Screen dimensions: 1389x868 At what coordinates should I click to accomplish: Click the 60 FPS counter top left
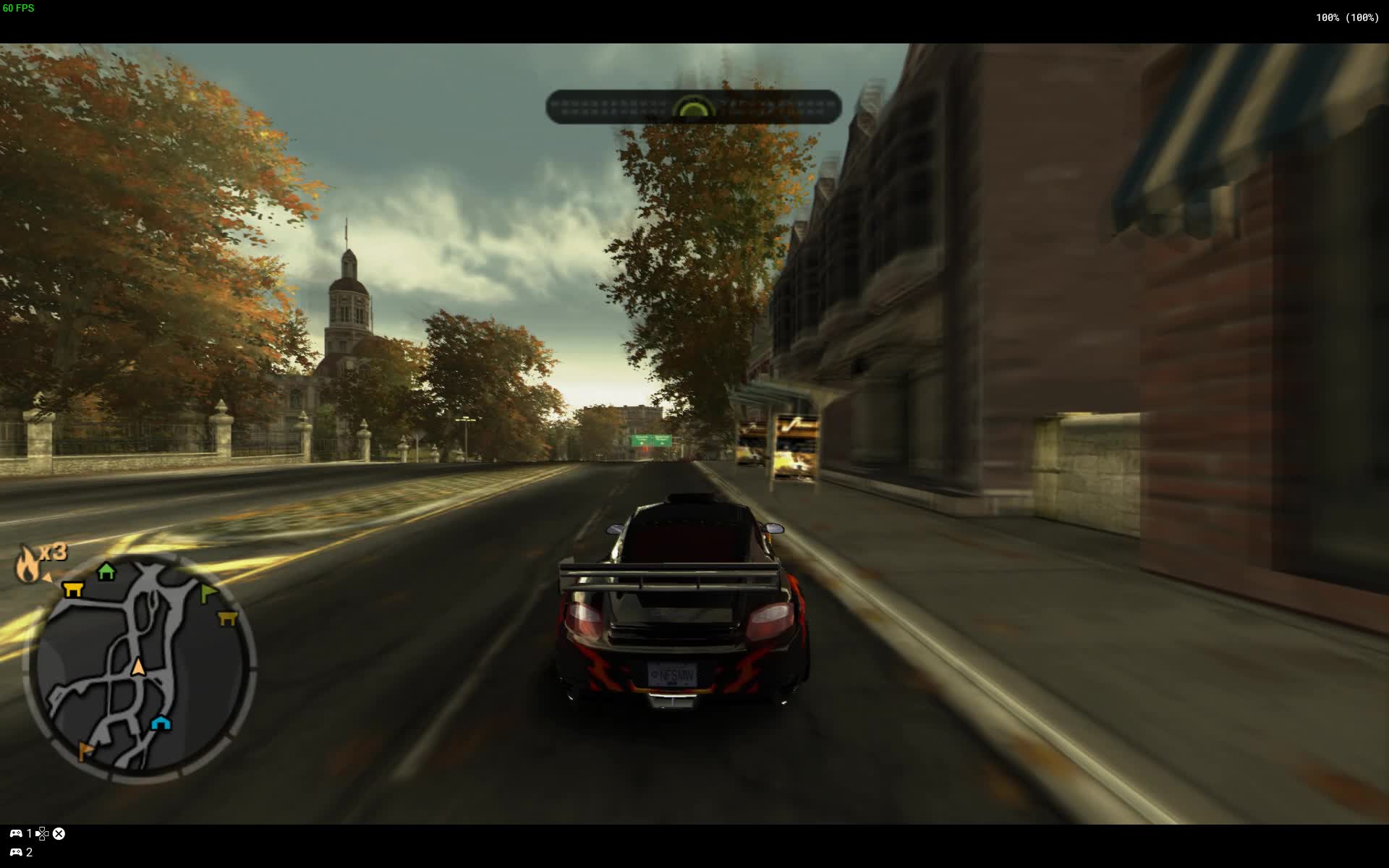point(20,9)
